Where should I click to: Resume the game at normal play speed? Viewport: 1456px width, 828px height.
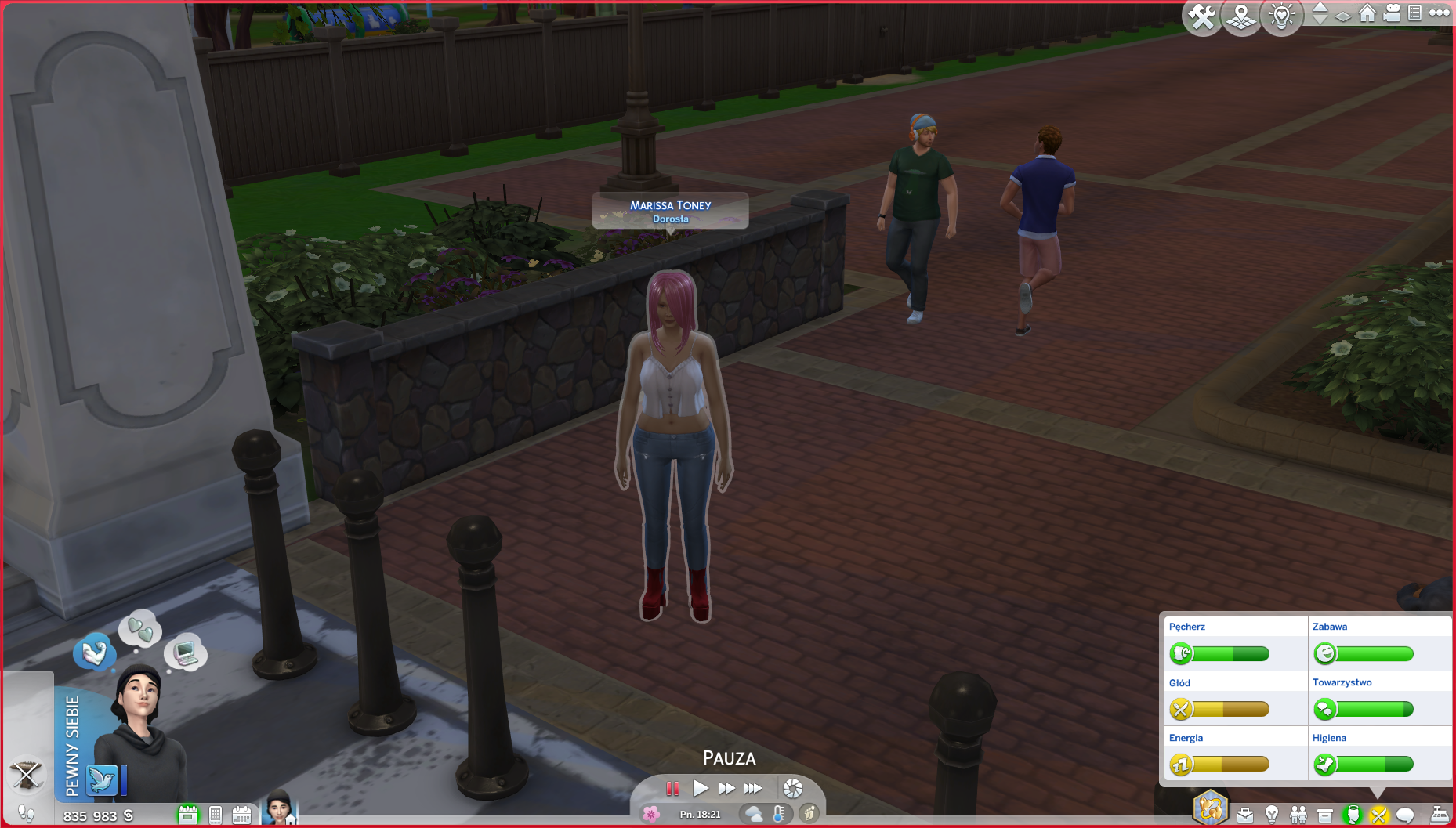tap(701, 788)
